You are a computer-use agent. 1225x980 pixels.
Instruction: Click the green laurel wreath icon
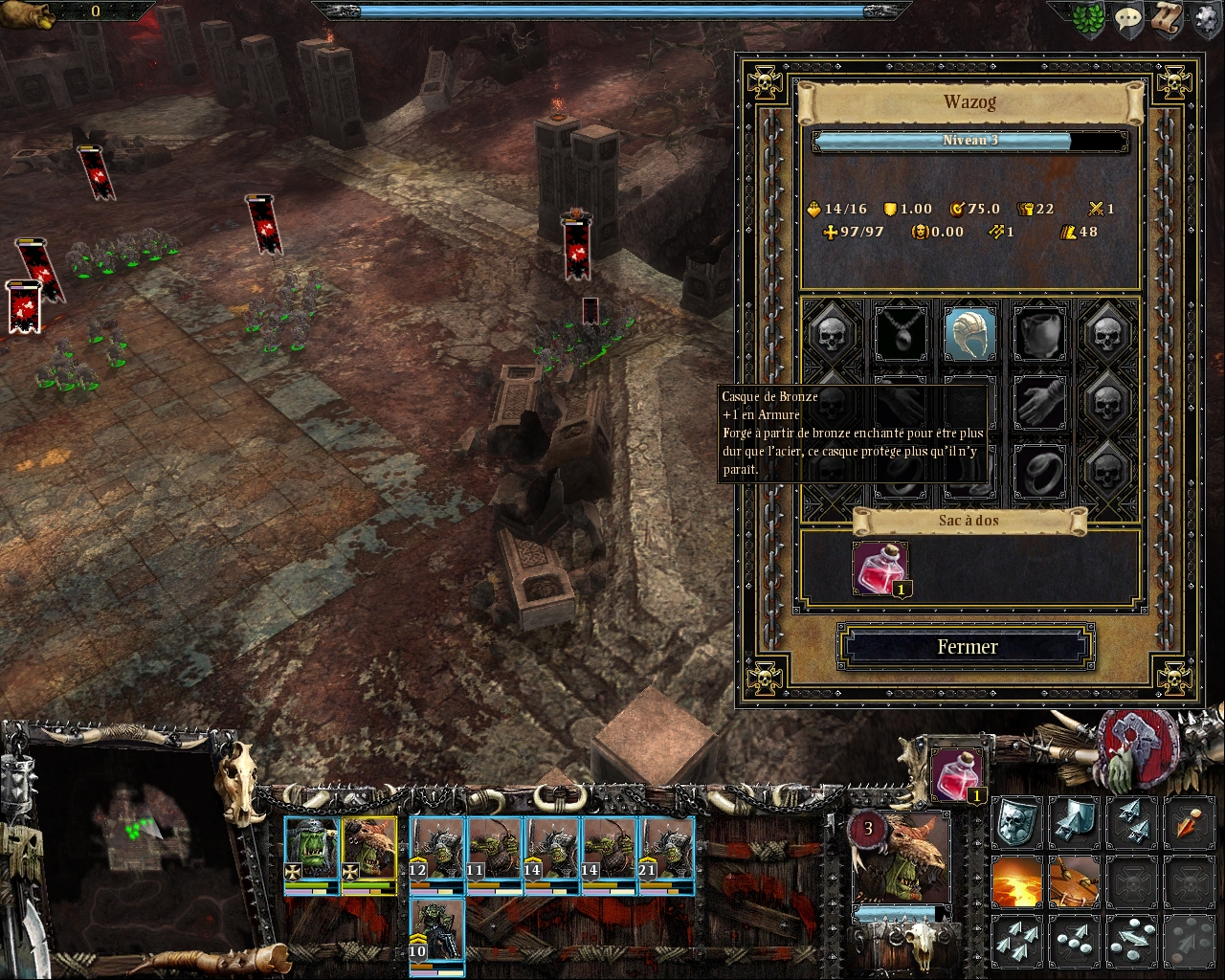point(1089,19)
